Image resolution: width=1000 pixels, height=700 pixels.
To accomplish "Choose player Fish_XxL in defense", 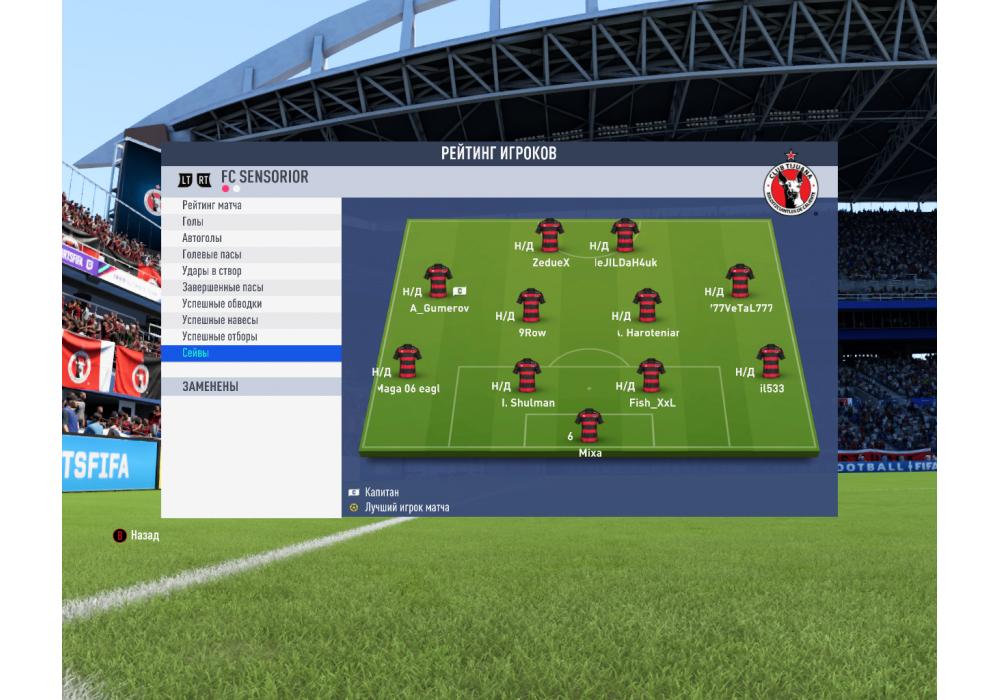I will tap(651, 376).
